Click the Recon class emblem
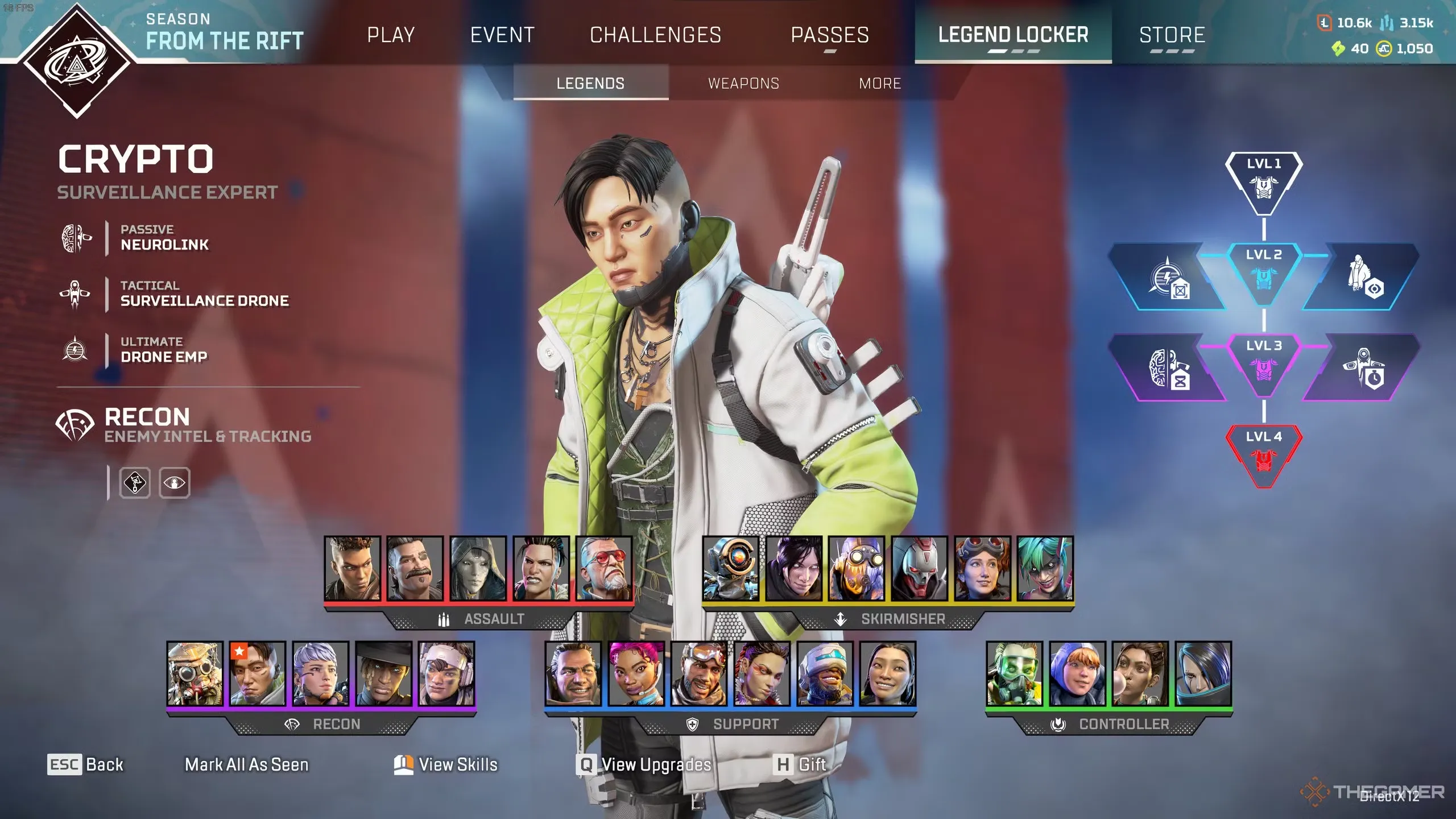Viewport: 1456px width, 819px height. pyautogui.click(x=74, y=425)
